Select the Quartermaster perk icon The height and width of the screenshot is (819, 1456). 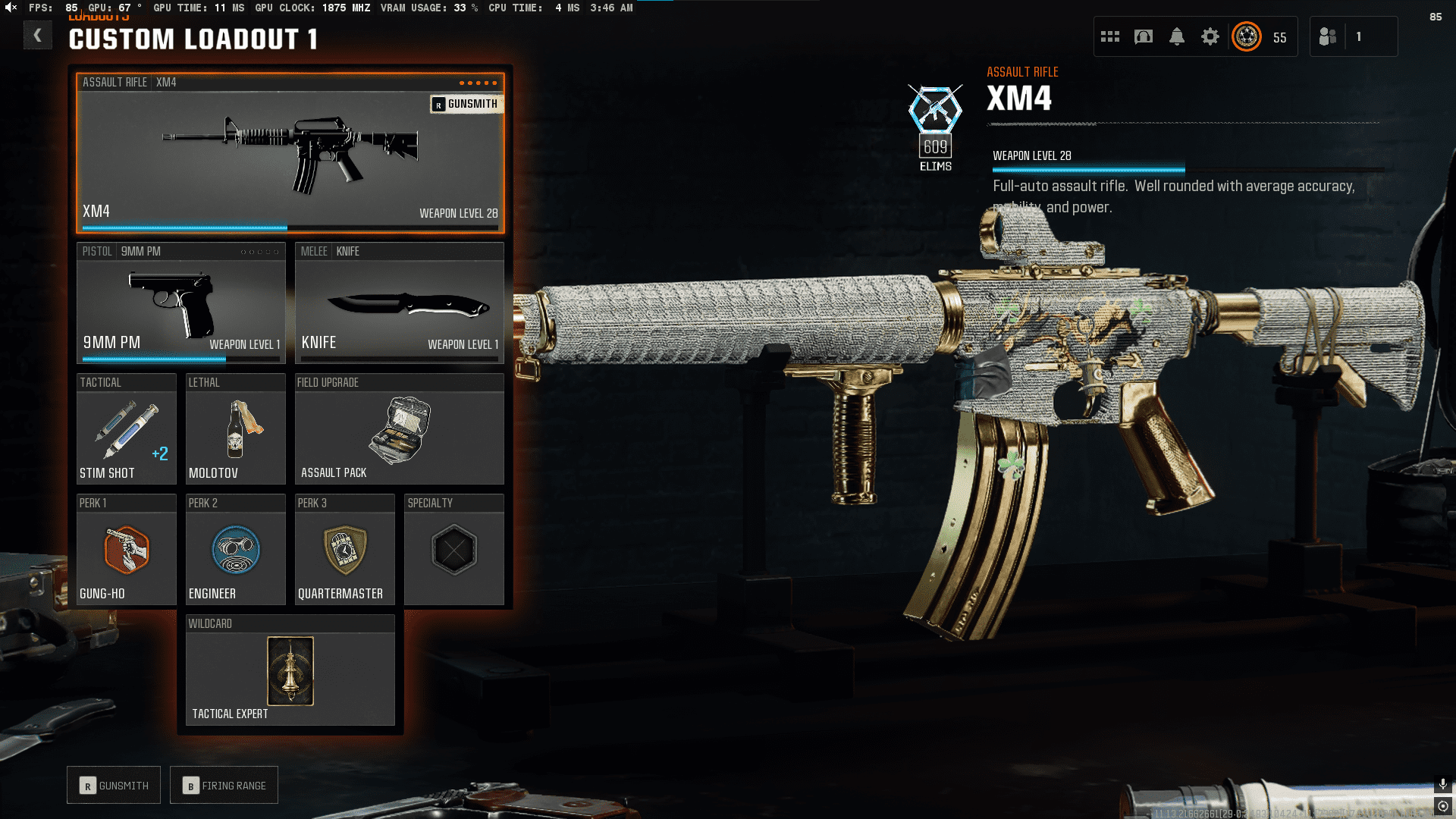tap(344, 551)
